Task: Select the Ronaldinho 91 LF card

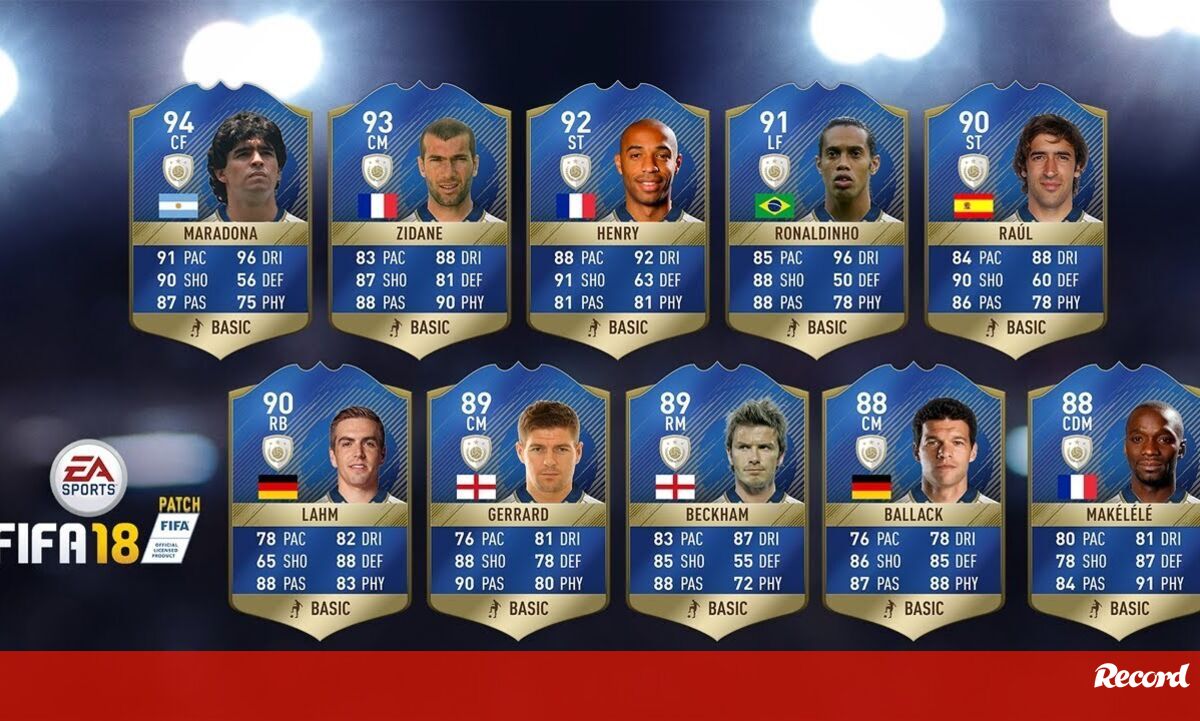Action: click(x=816, y=220)
